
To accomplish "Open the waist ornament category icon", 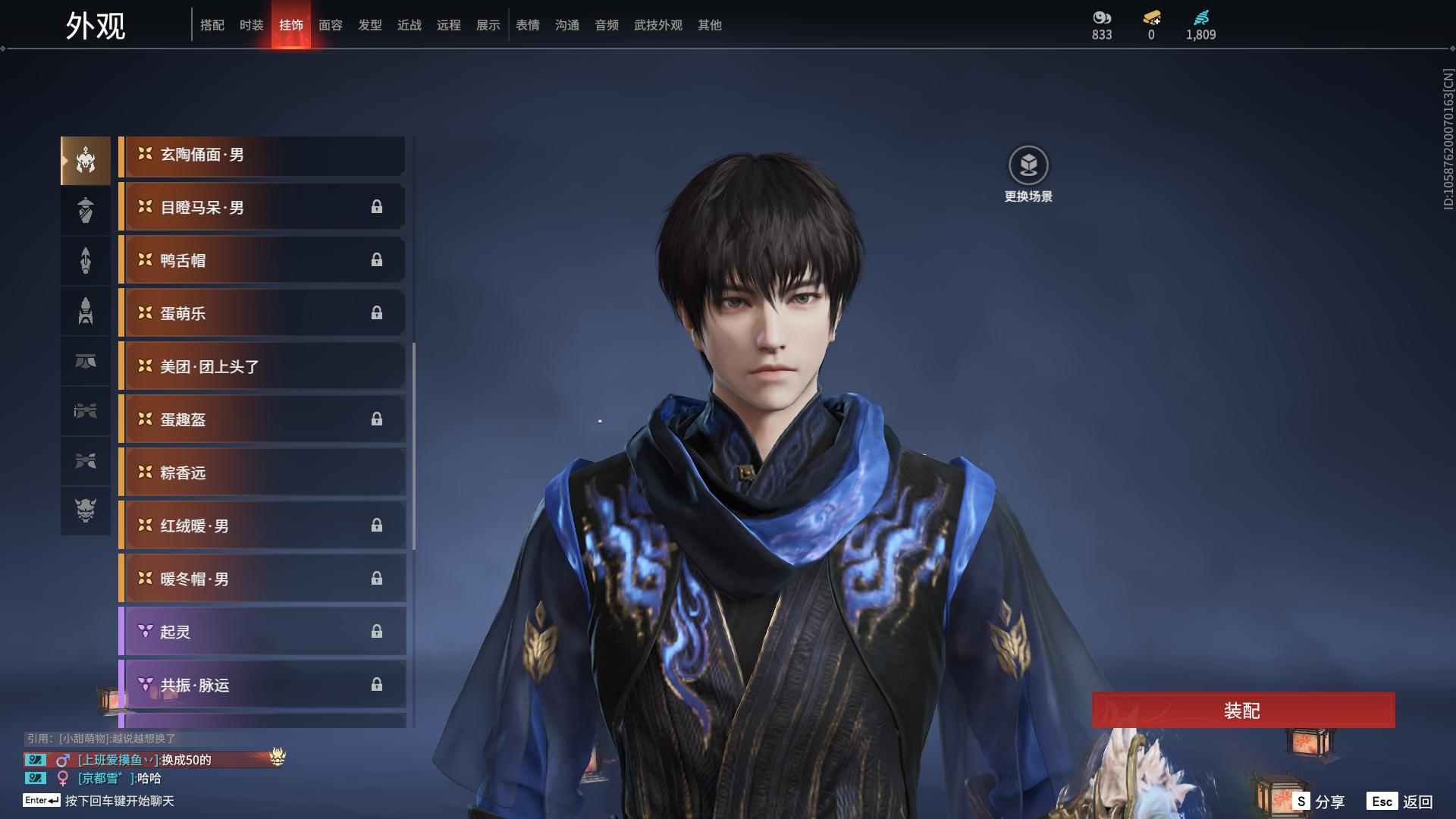I will pyautogui.click(x=85, y=412).
